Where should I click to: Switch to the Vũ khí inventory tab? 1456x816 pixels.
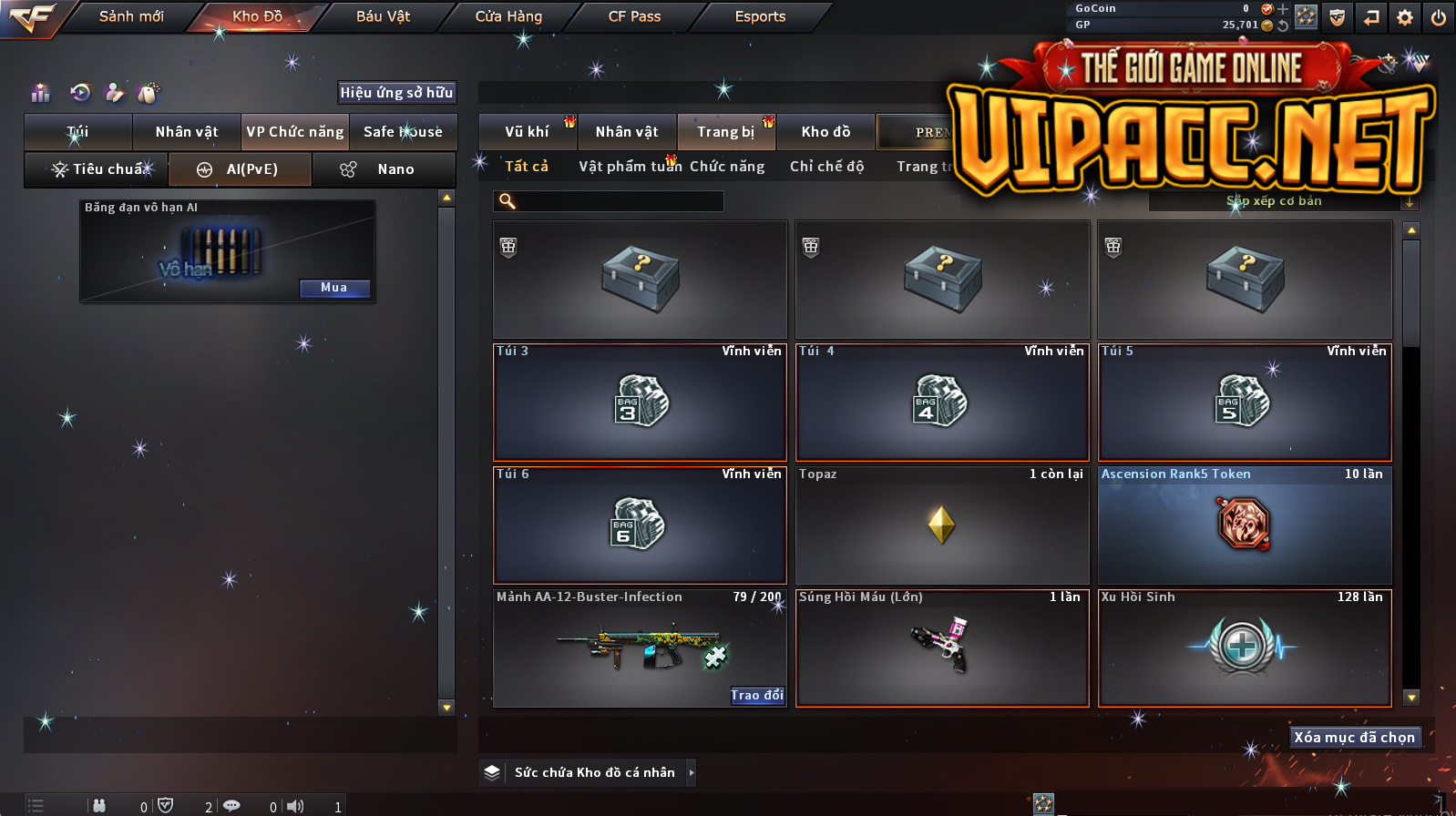tap(528, 132)
